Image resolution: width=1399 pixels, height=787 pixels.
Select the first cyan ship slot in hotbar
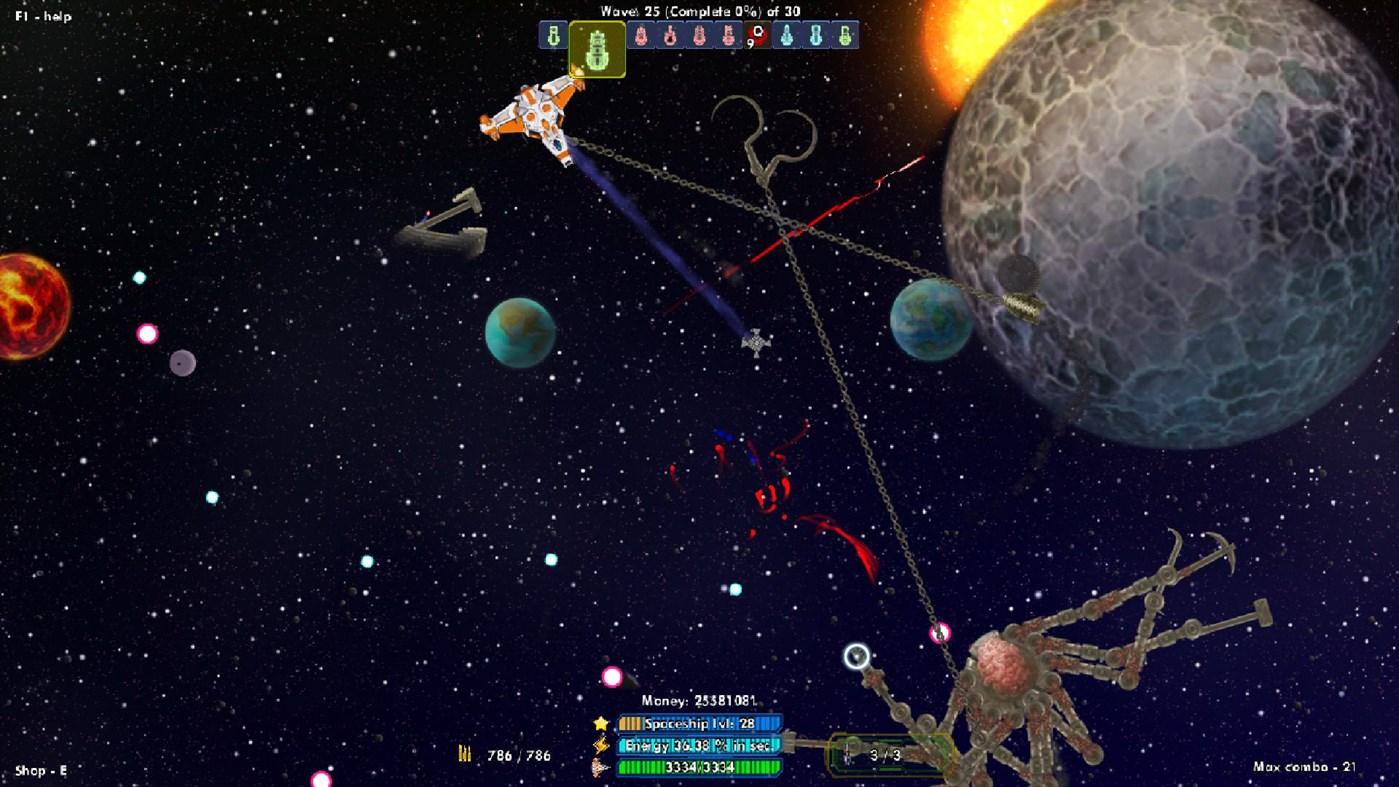(788, 37)
